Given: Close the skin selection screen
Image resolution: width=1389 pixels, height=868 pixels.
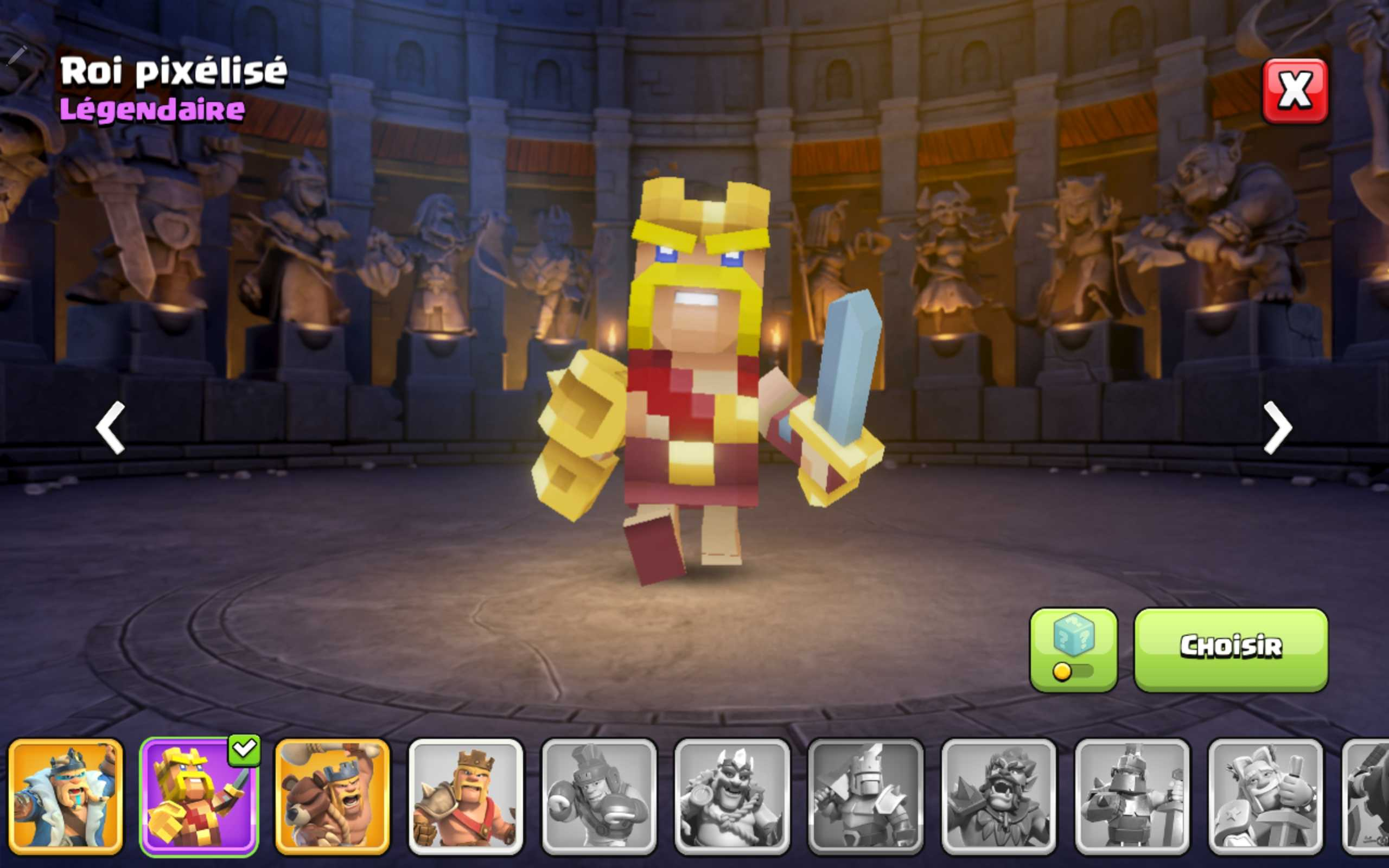Looking at the screenshot, I should (x=1294, y=91).
